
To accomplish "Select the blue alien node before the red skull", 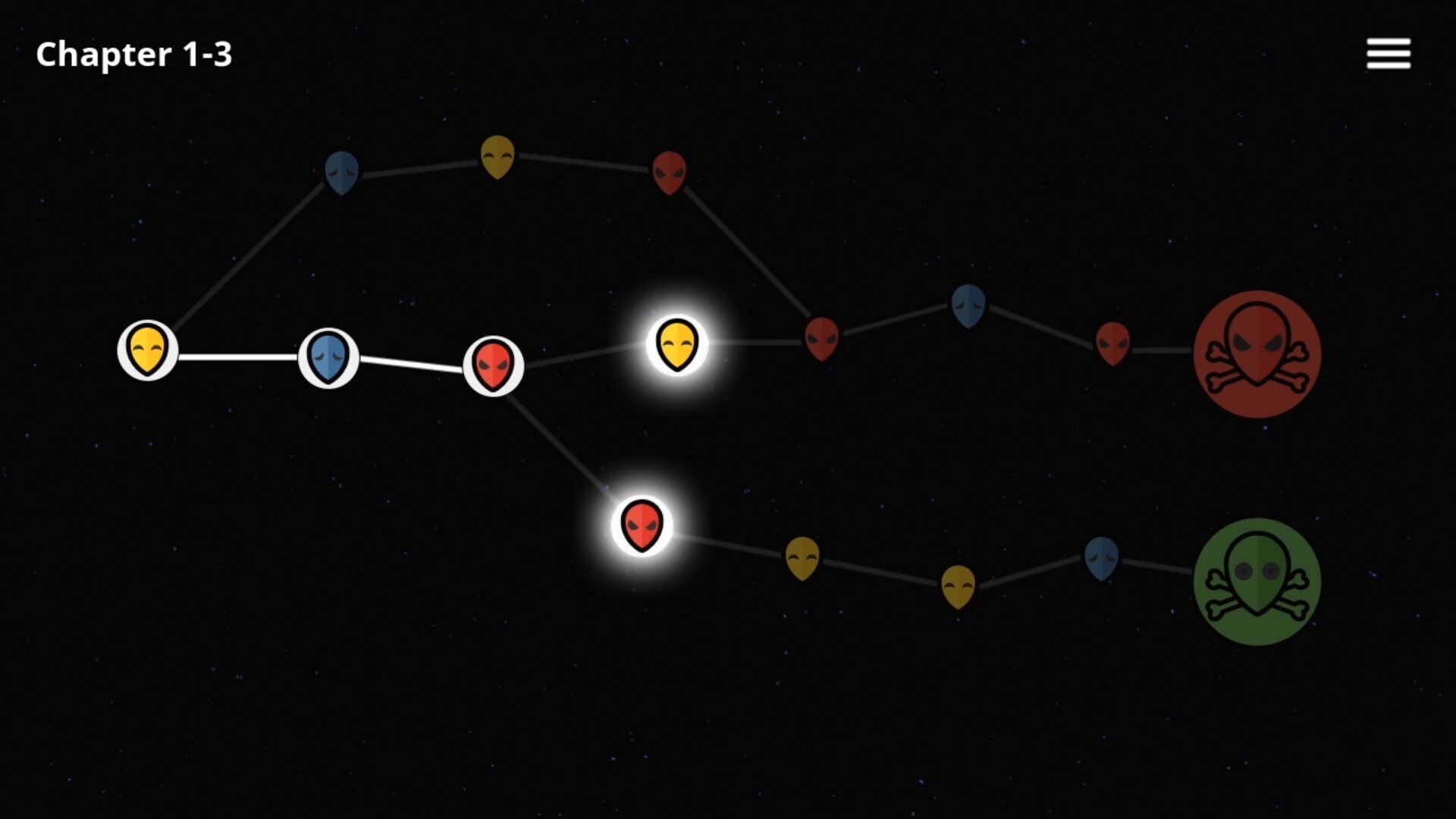I will 968,306.
